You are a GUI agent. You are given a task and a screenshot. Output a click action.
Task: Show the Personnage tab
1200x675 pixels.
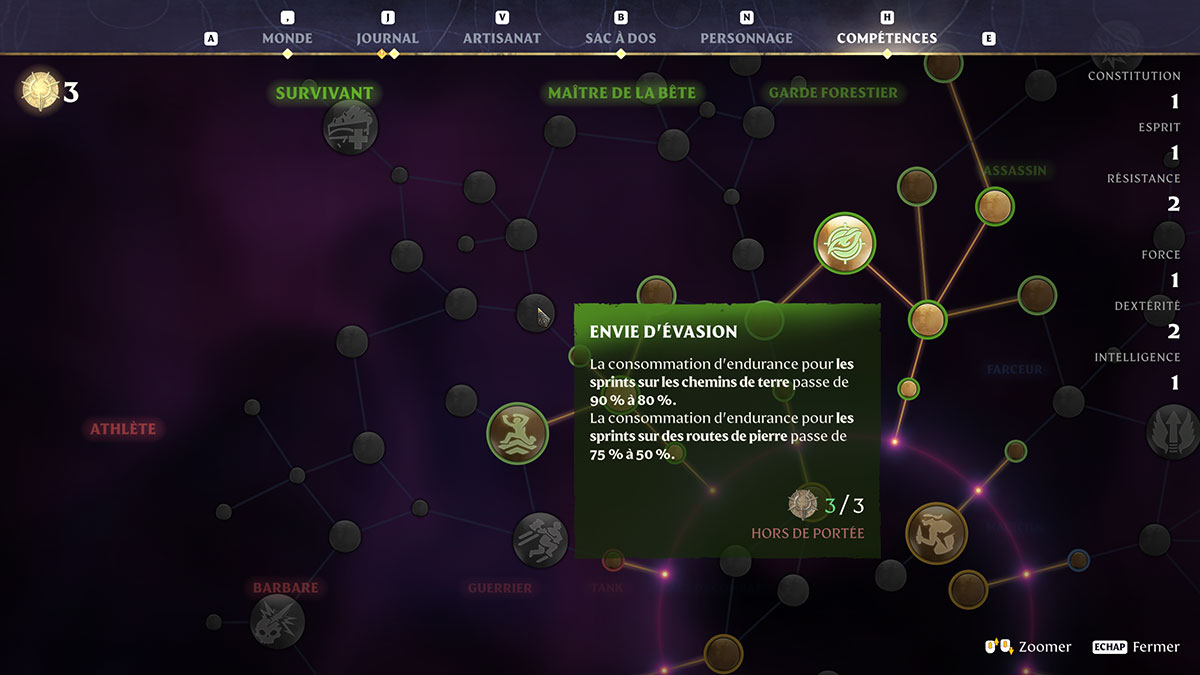[746, 38]
